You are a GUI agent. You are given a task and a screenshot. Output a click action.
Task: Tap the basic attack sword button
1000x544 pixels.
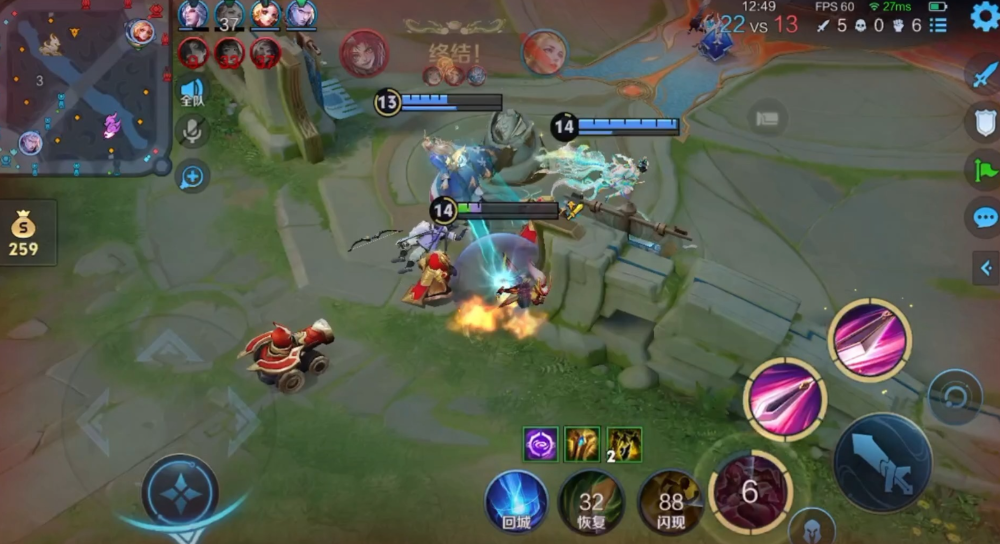(882, 463)
